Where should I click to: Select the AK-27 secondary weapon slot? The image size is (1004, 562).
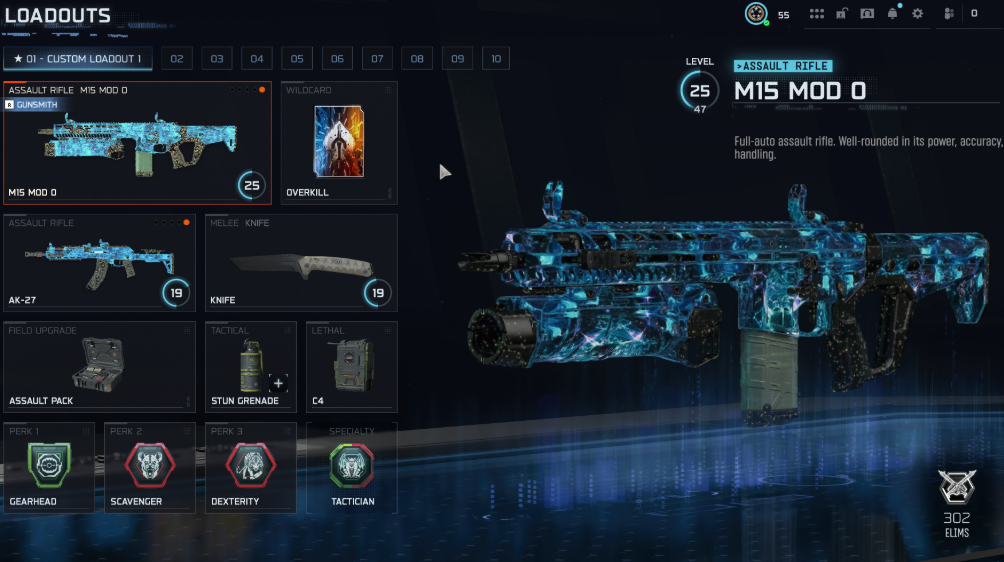[100, 262]
